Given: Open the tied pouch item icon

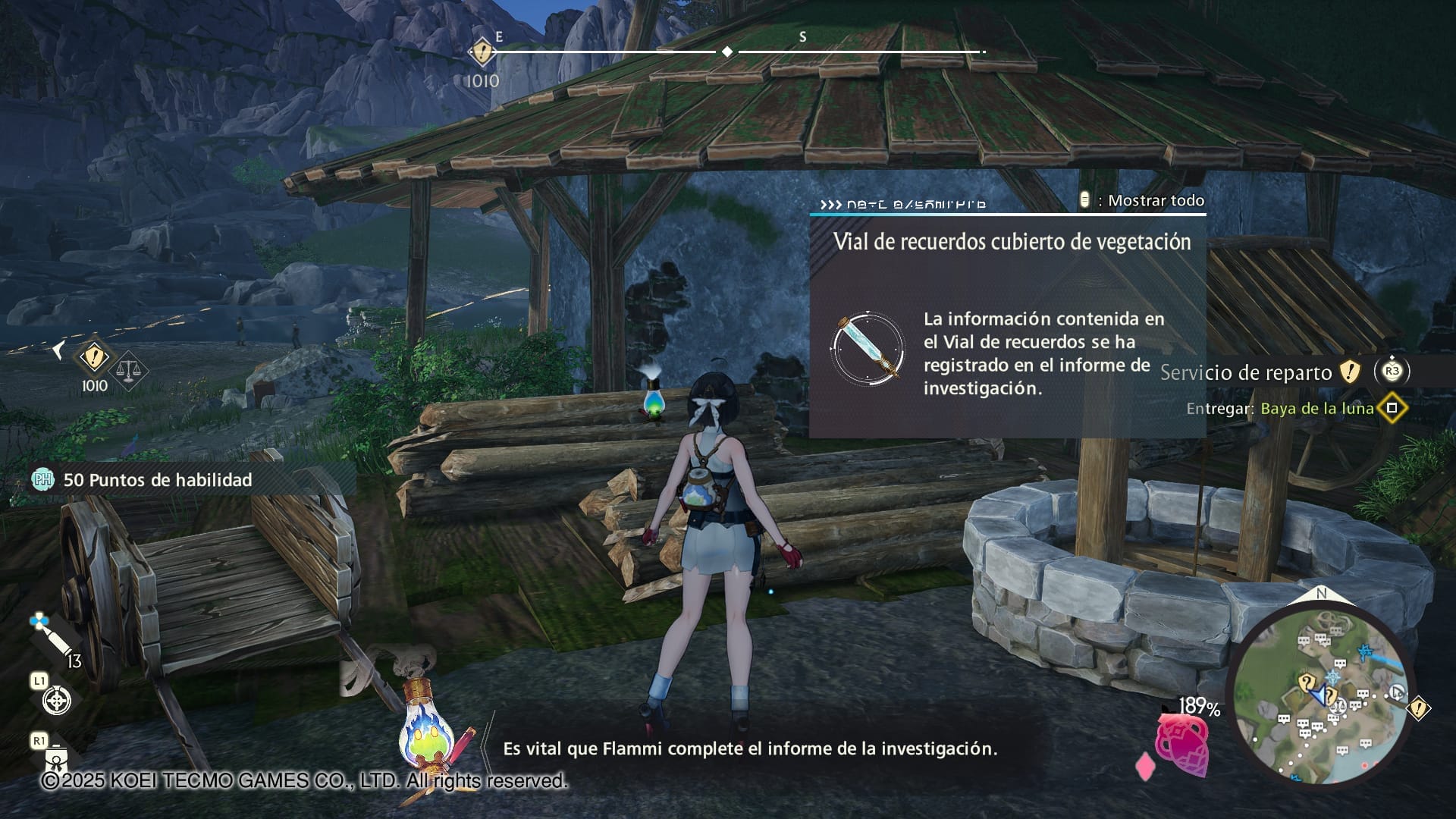Looking at the screenshot, I should point(57,758).
